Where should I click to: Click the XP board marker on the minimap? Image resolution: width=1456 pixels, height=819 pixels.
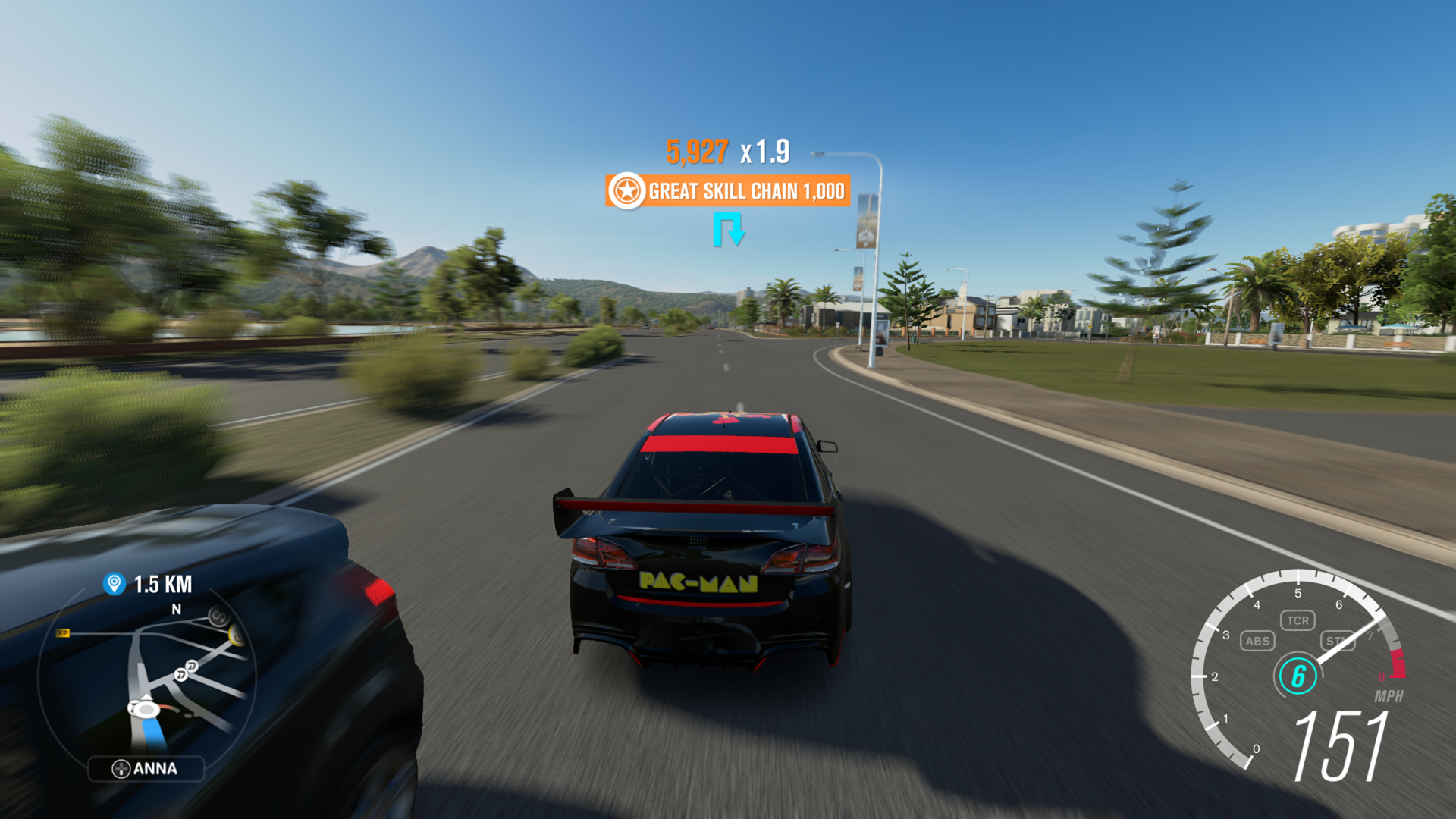(x=64, y=632)
